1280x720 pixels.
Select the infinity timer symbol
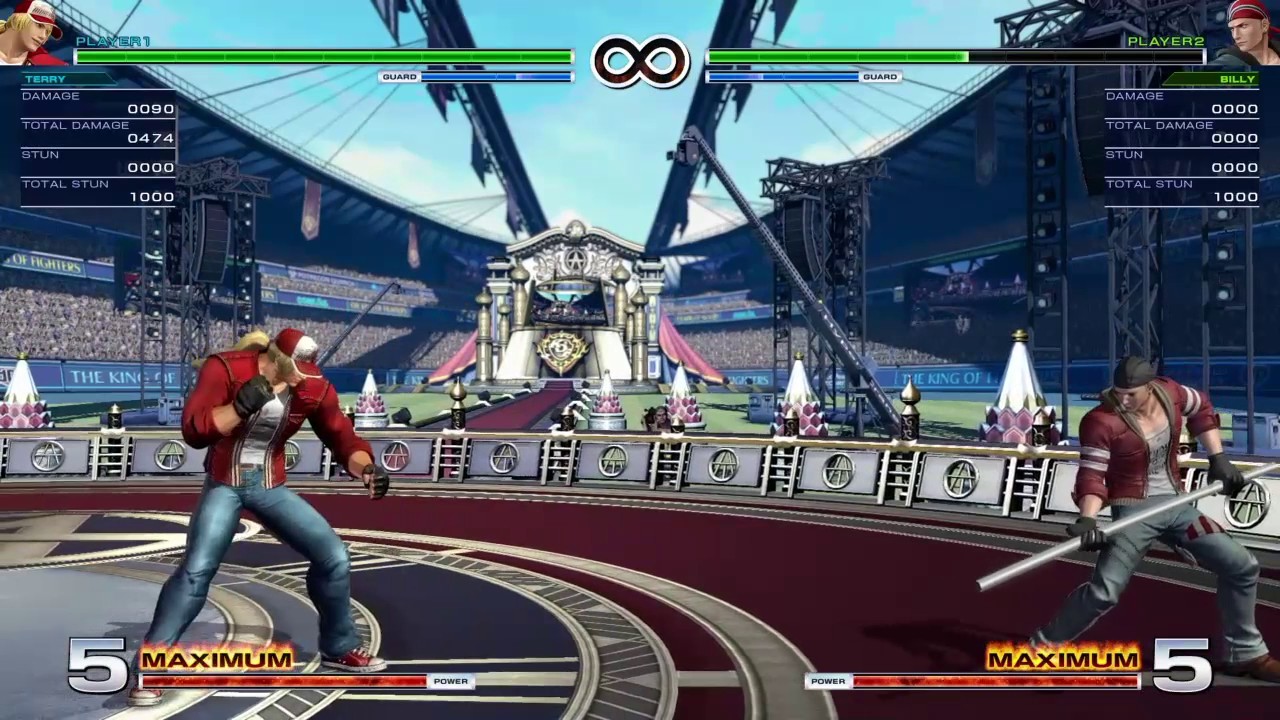pyautogui.click(x=640, y=60)
